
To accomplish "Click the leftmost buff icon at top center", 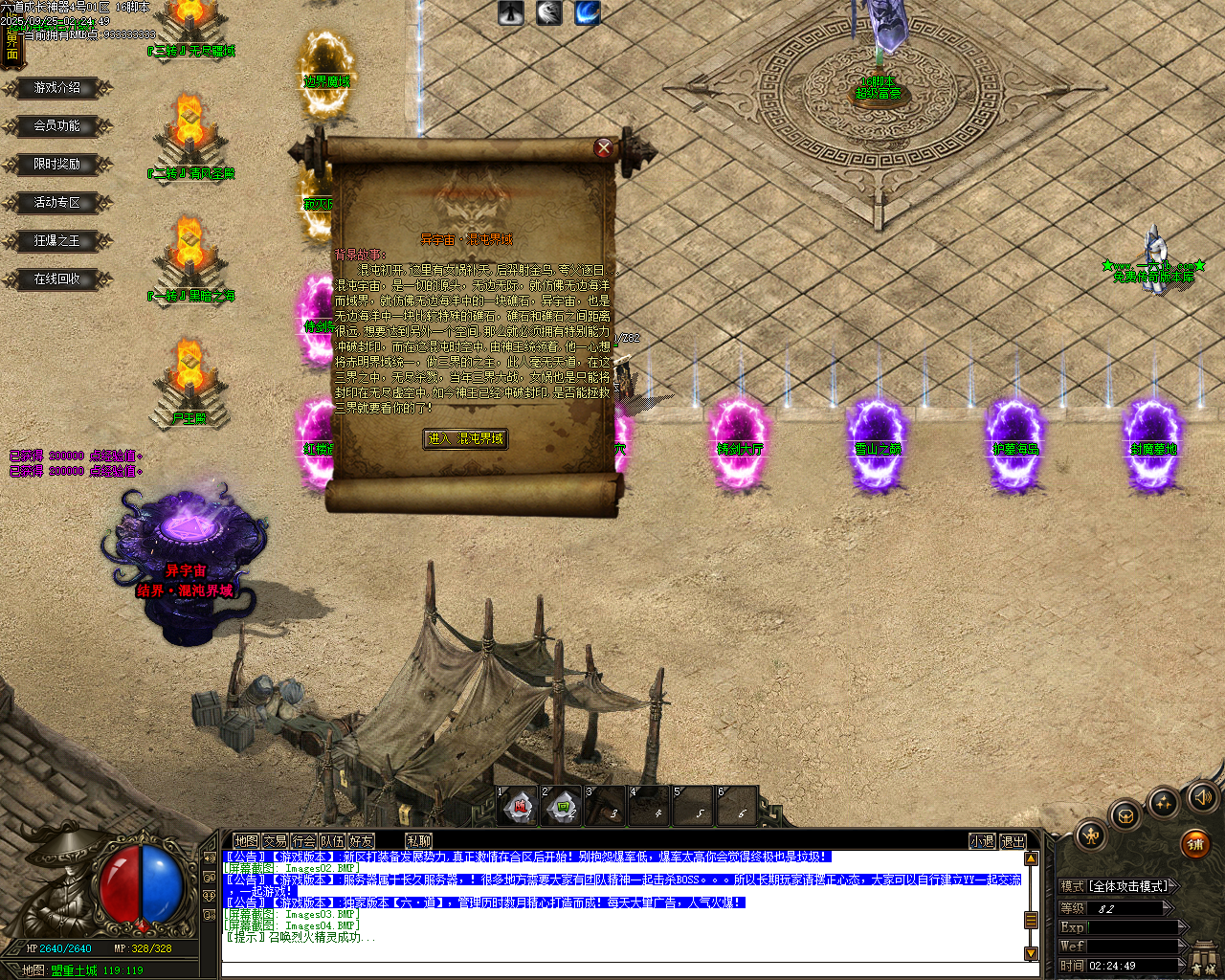I will (510, 13).
